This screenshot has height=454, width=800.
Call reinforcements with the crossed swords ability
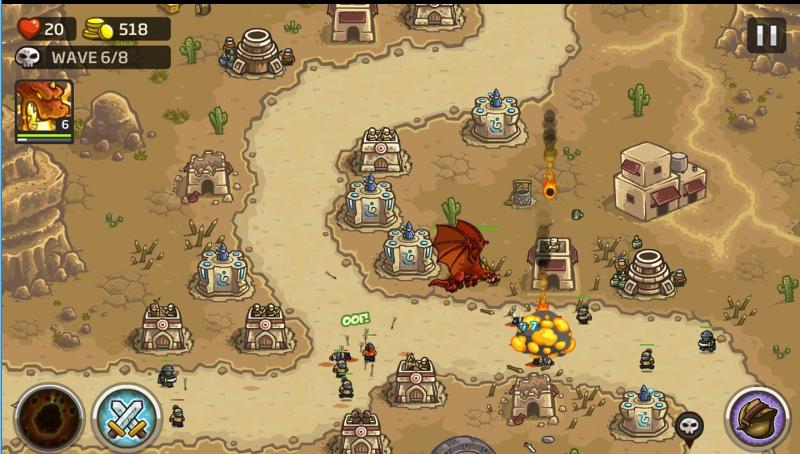[127, 416]
